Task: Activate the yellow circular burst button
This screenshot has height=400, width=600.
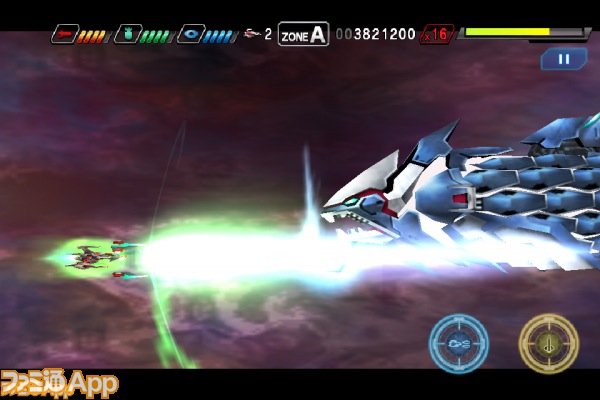Action: tap(548, 344)
